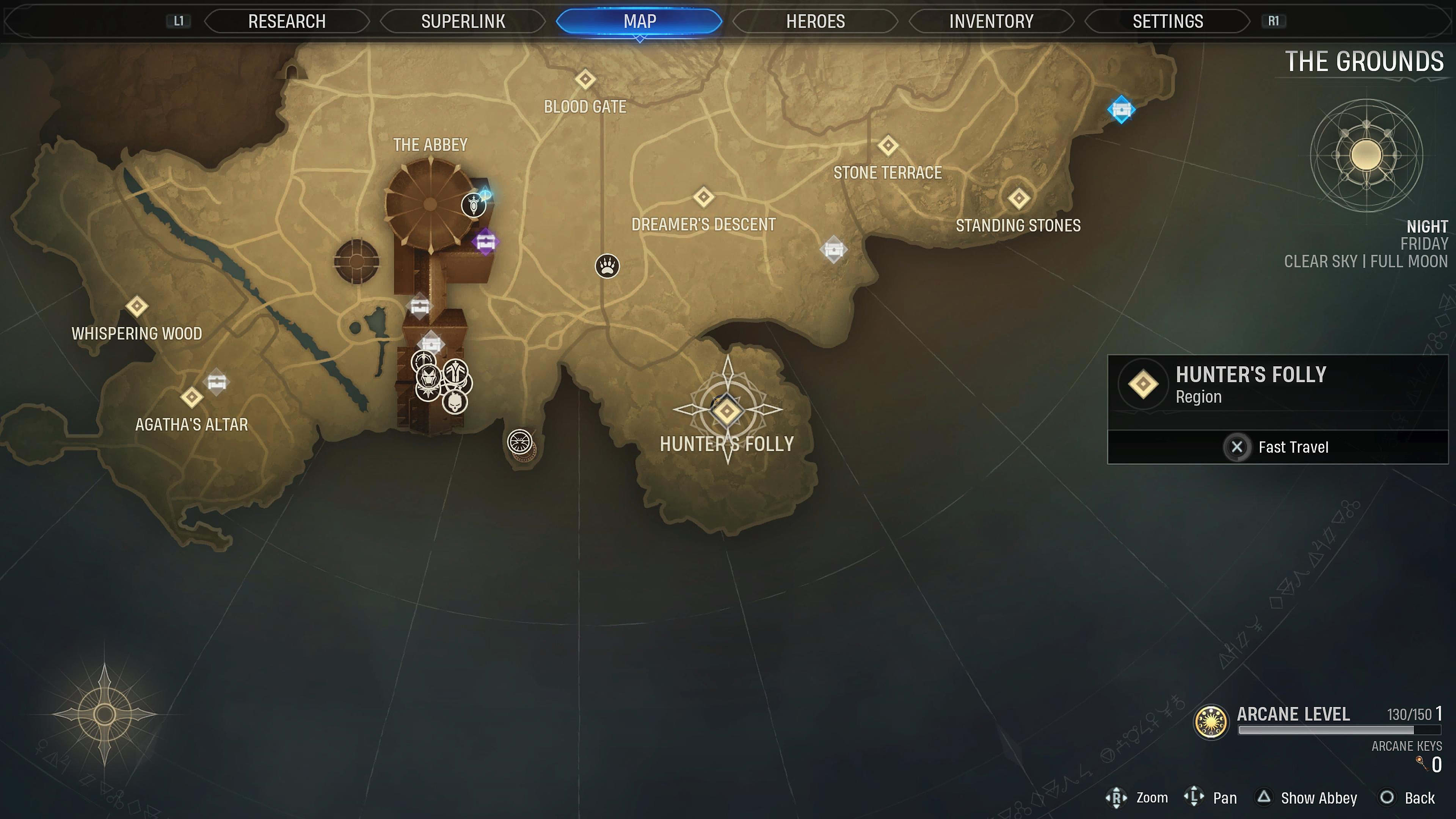The height and width of the screenshot is (819, 1456).
Task: Open the SETTINGS menu
Action: click(x=1167, y=22)
